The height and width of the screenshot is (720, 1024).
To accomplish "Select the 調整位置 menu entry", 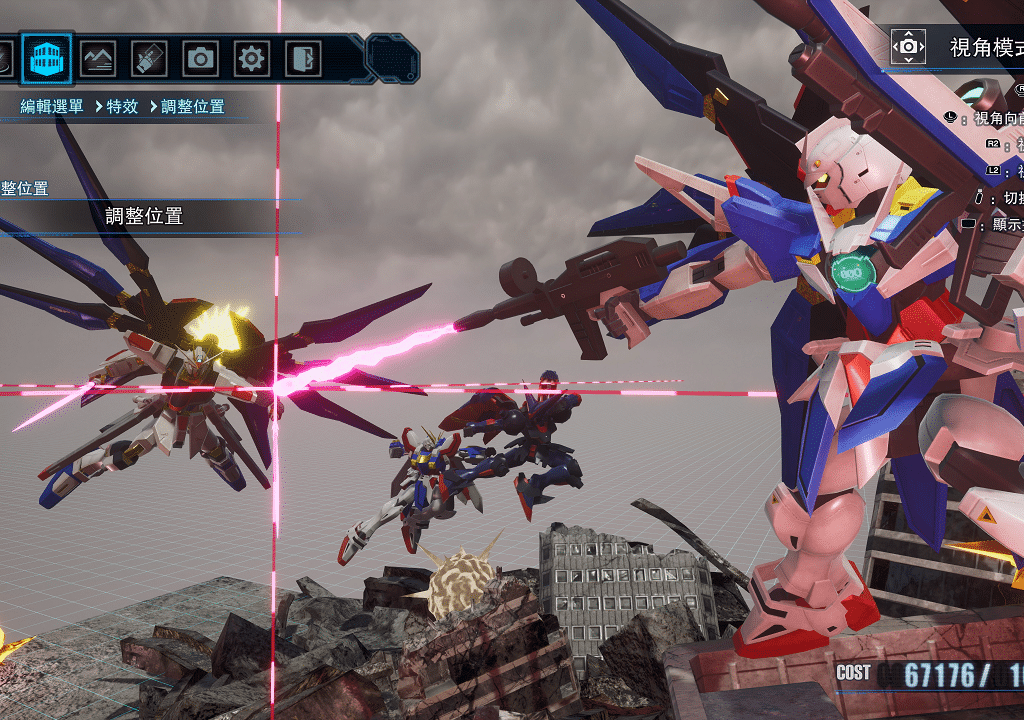I will coord(144,216).
